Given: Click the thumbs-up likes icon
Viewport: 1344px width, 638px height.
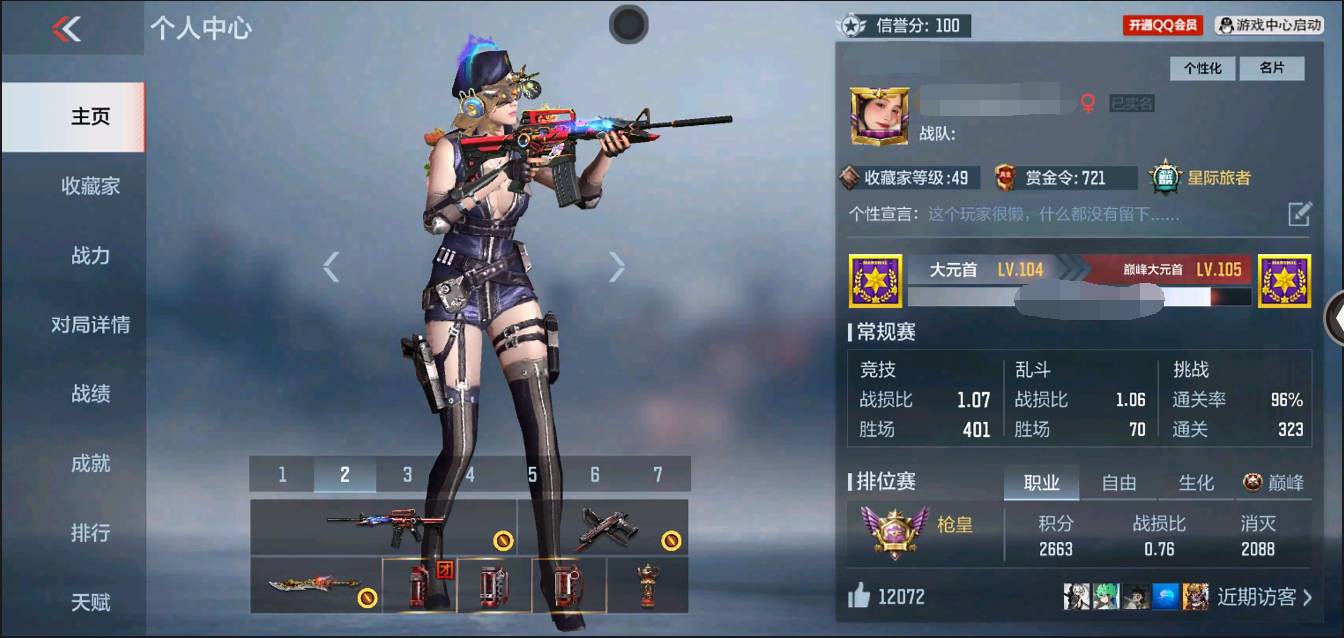Looking at the screenshot, I should pyautogui.click(x=859, y=597).
